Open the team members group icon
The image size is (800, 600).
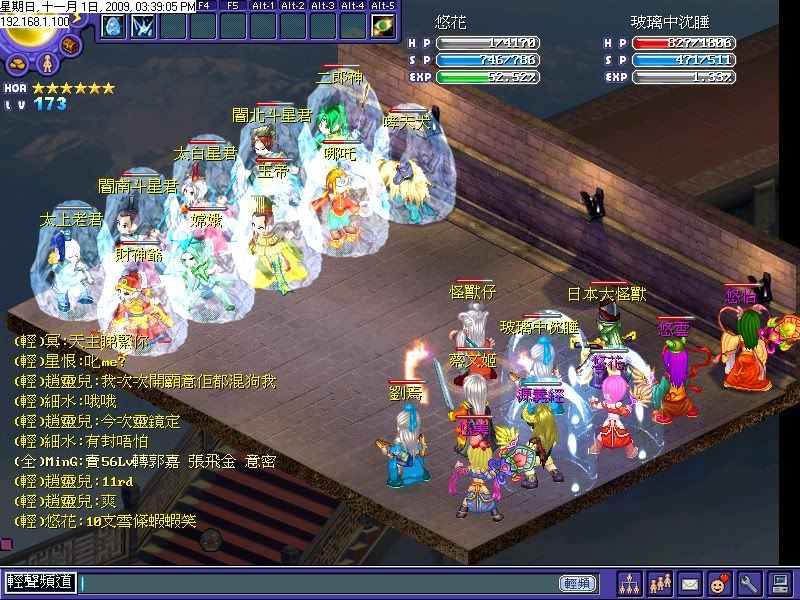tap(660, 582)
